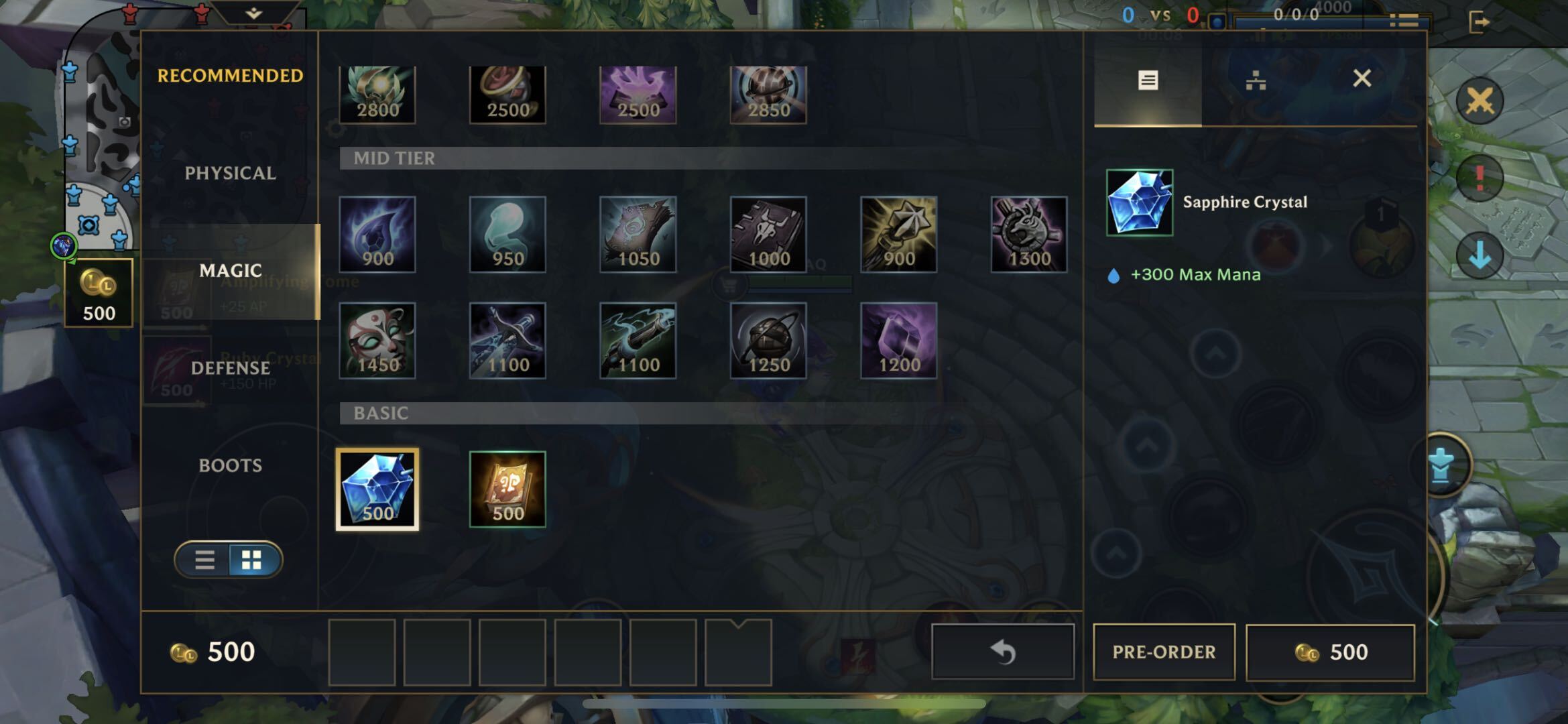Viewport: 1568px width, 724px height.
Task: Choose the 2800 gold upgraded item
Action: coord(377,94)
